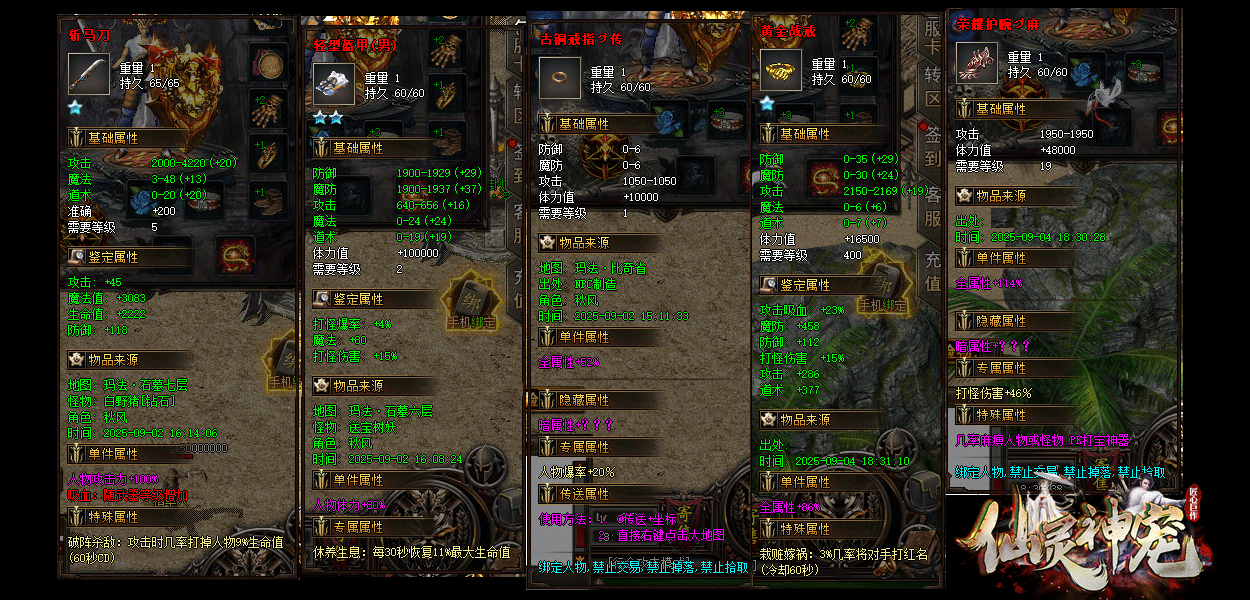1250x600 pixels.
Task: Open the 充值 recharge tab
Action: tap(932, 272)
